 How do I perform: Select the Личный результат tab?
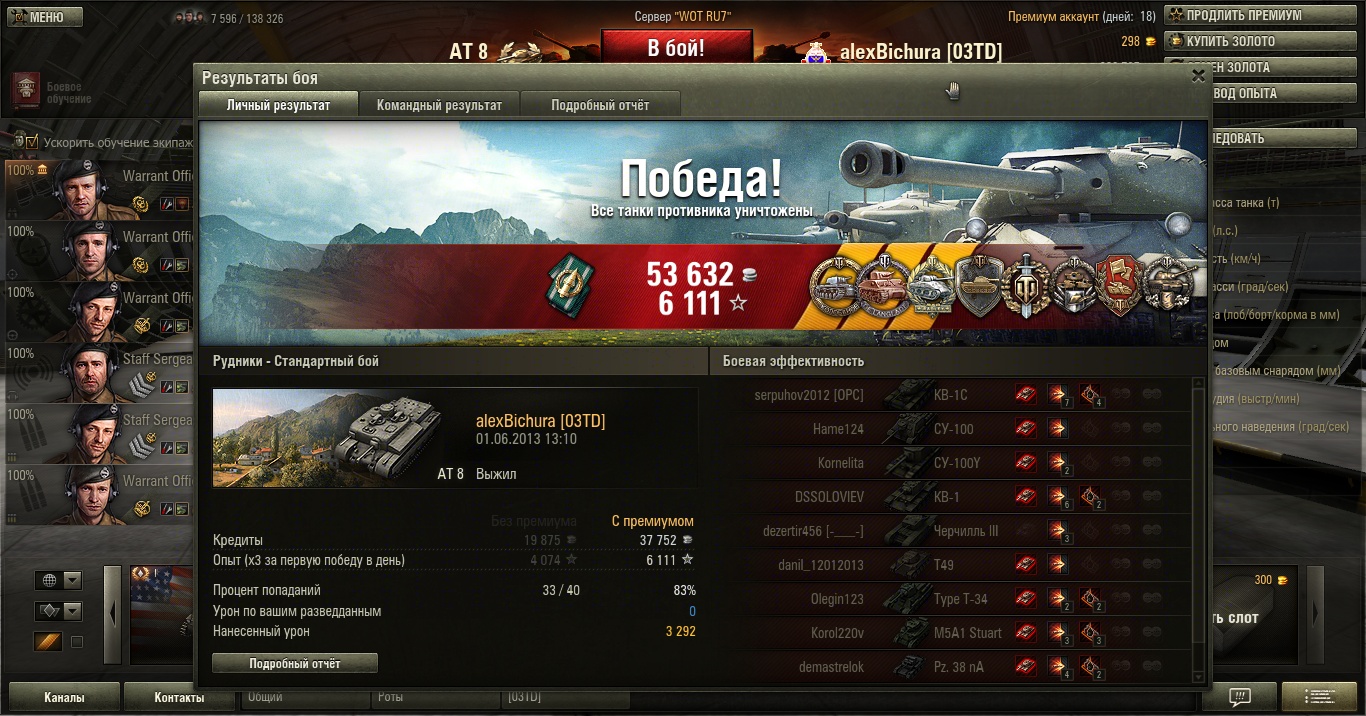[278, 105]
